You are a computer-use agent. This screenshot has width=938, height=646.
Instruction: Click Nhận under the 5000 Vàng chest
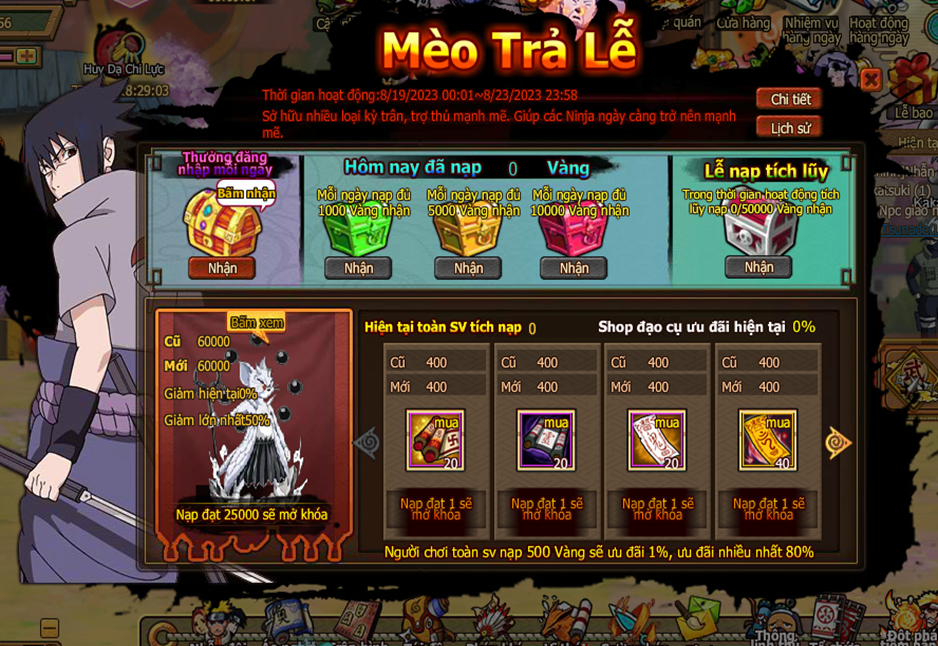(468, 268)
